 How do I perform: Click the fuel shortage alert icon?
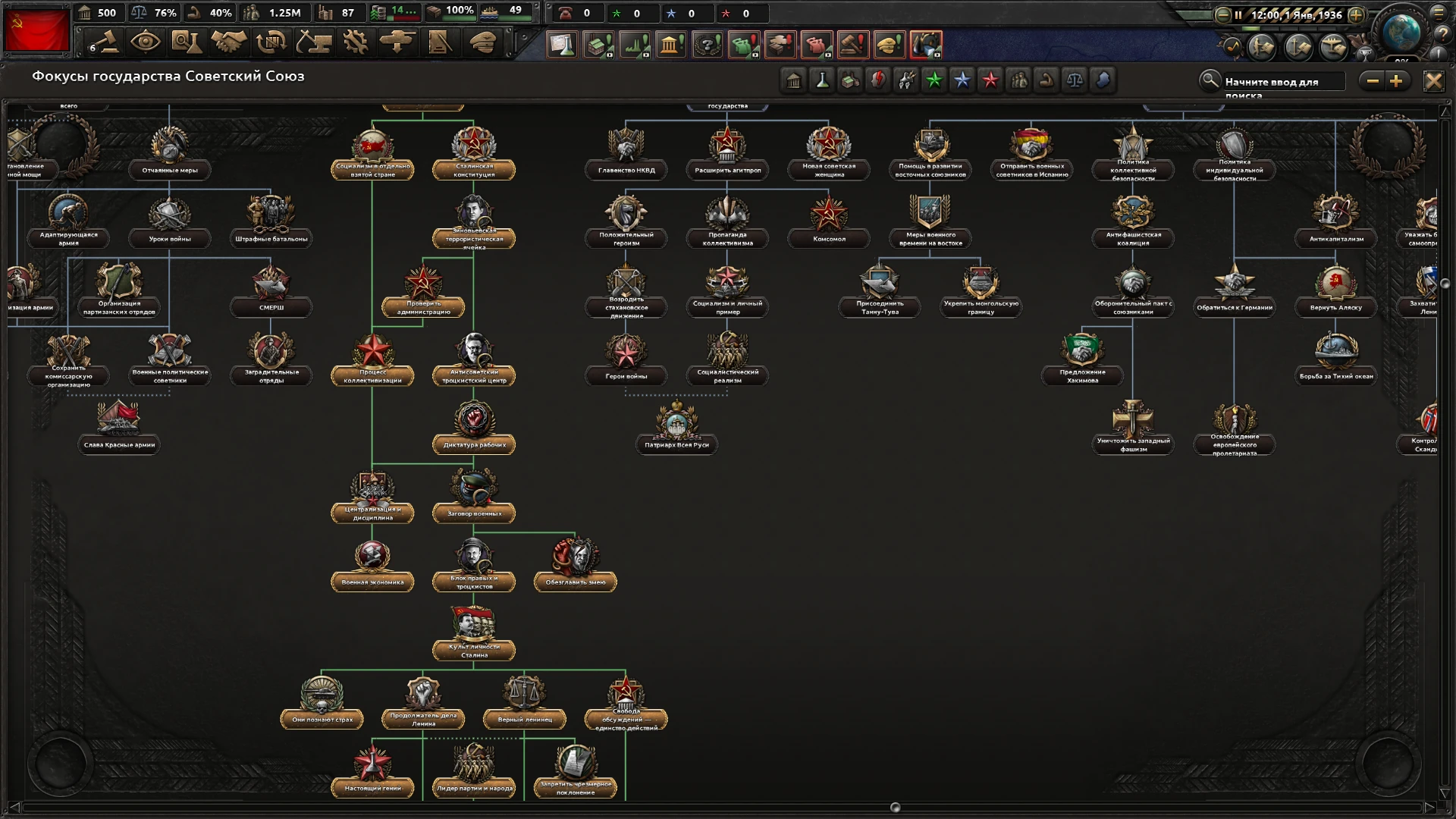(927, 45)
